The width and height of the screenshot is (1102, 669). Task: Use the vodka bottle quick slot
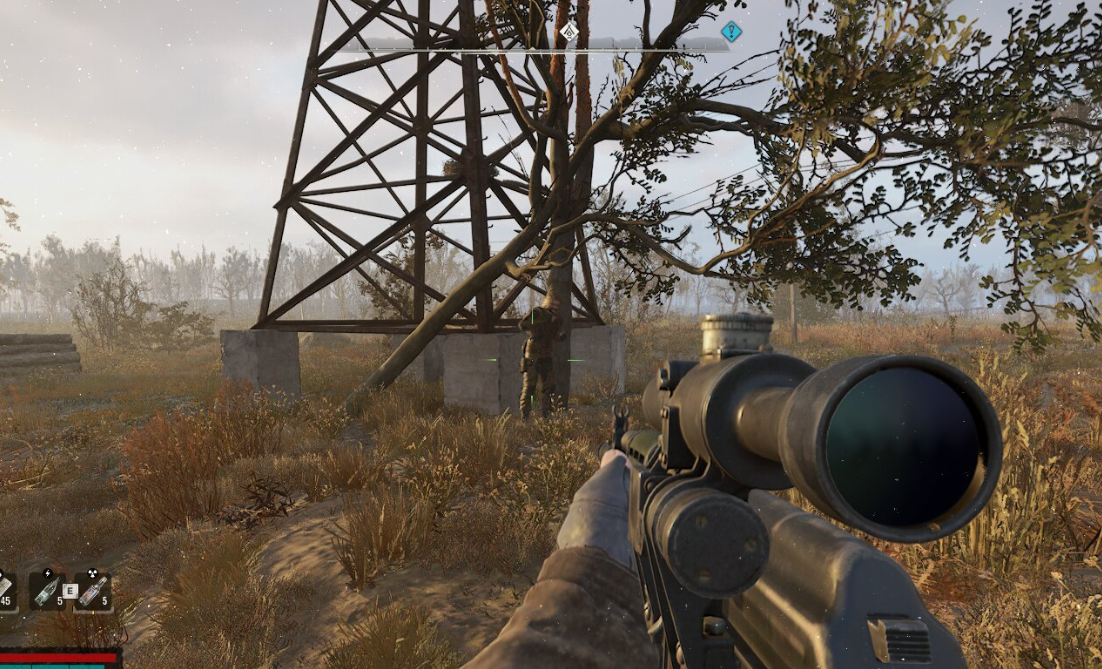(92, 590)
